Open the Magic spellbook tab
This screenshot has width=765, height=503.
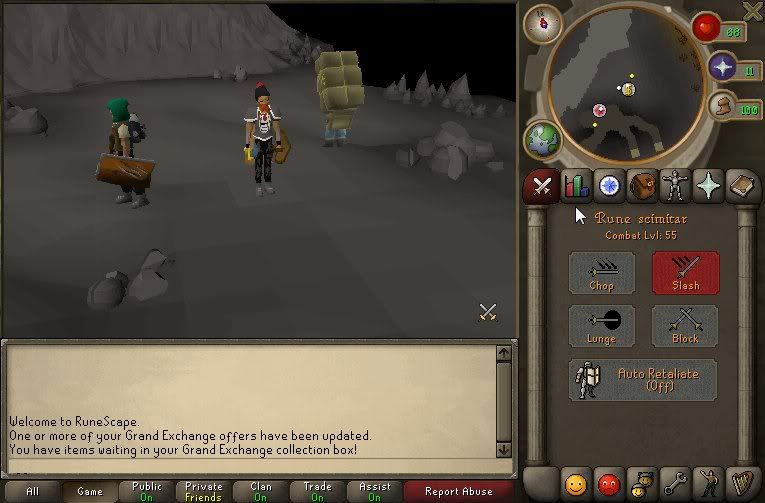742,186
